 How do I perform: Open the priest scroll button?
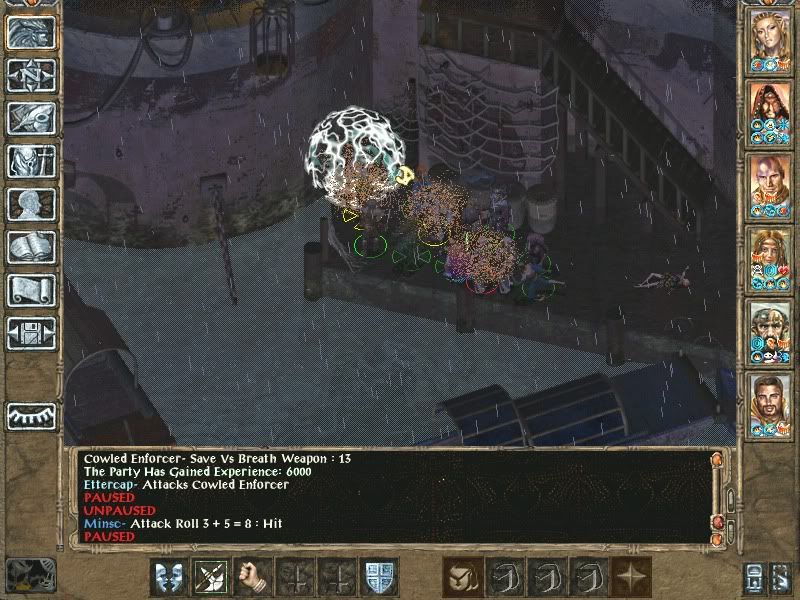[31, 290]
